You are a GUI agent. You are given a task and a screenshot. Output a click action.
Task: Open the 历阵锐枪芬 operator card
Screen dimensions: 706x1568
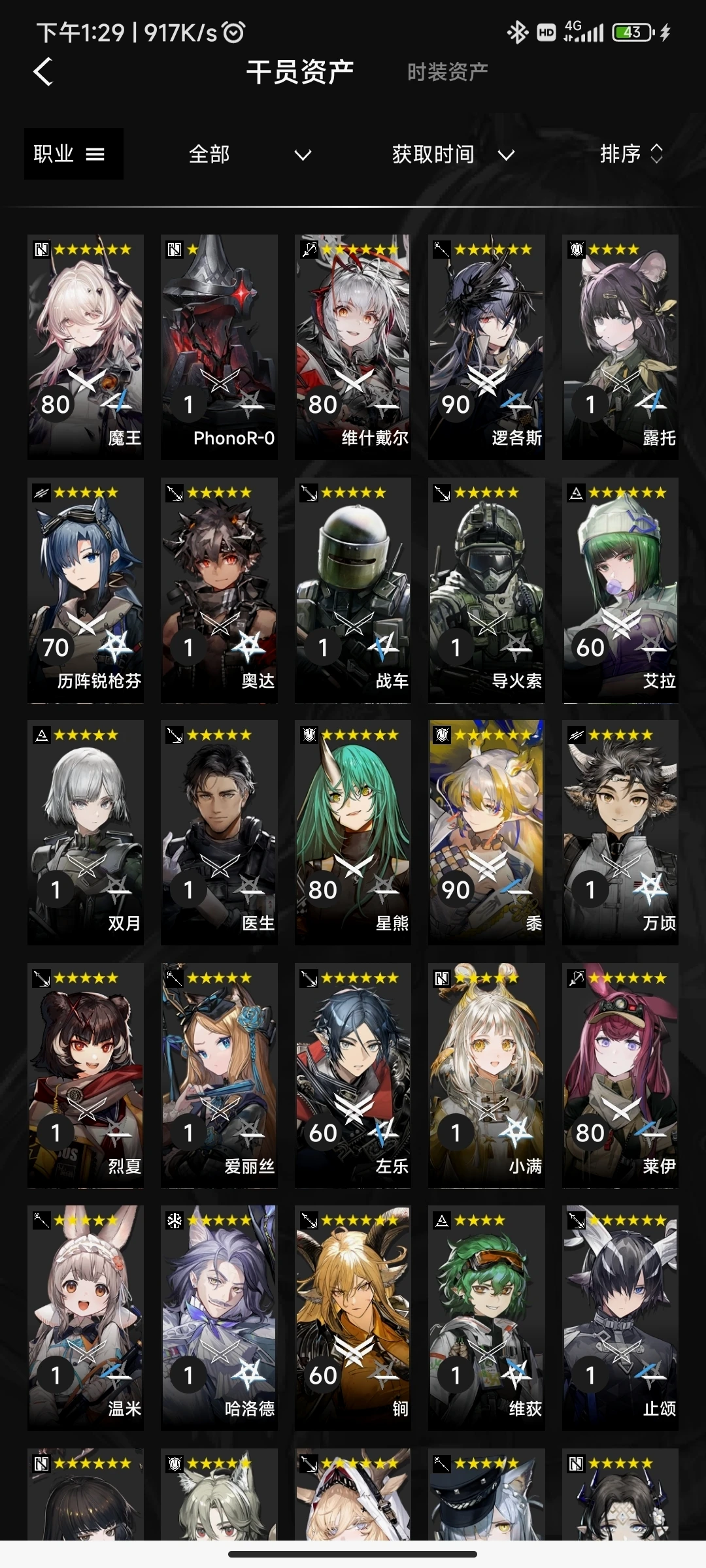pos(86,589)
